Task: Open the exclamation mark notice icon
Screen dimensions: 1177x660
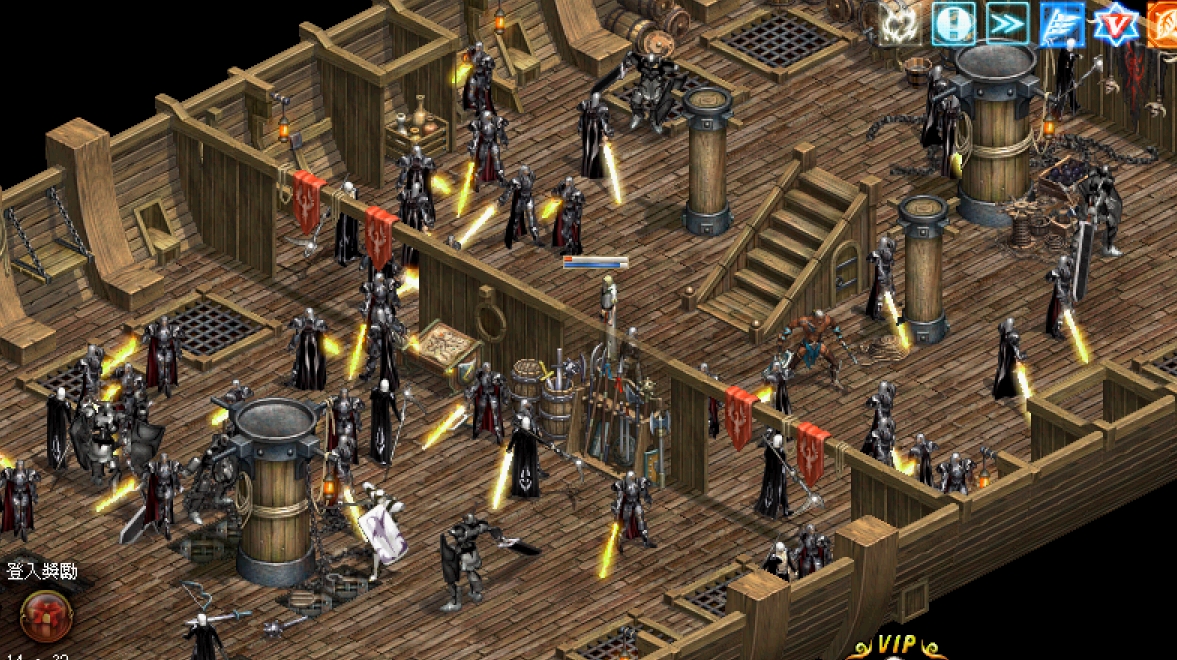Action: [953, 23]
